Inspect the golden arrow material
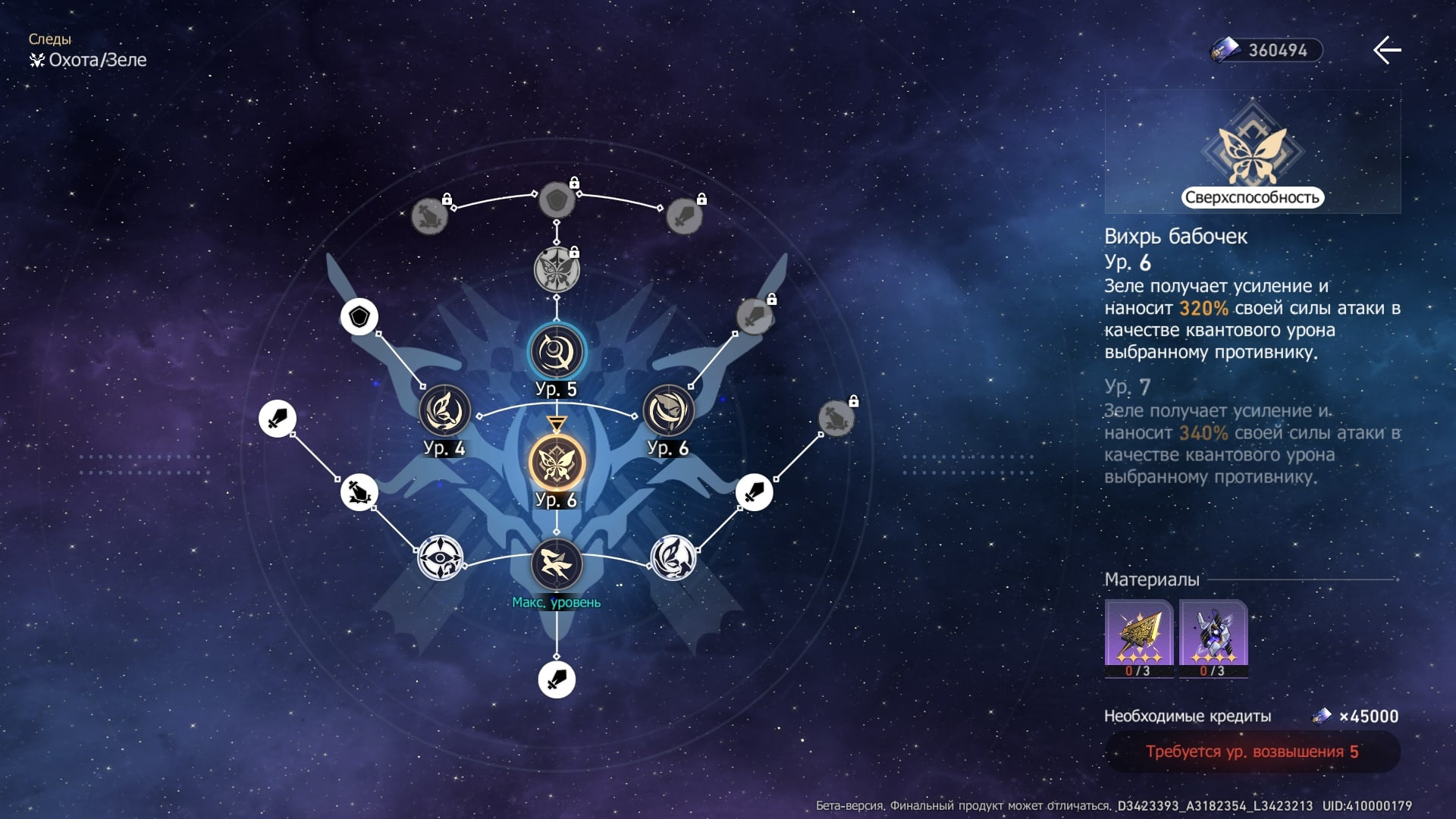This screenshot has width=1456, height=819. [x=1138, y=637]
